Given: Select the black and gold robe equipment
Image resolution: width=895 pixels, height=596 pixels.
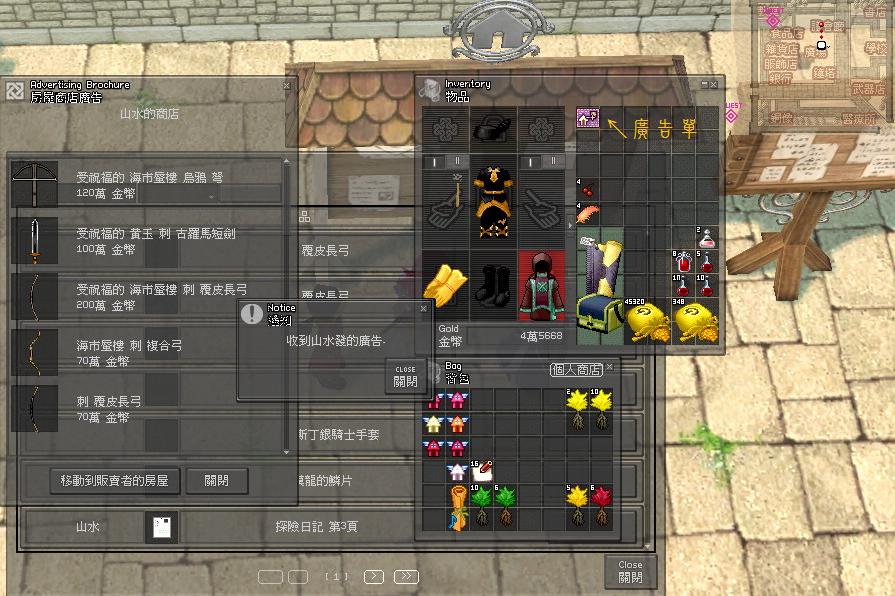Looking at the screenshot, I should tap(492, 200).
